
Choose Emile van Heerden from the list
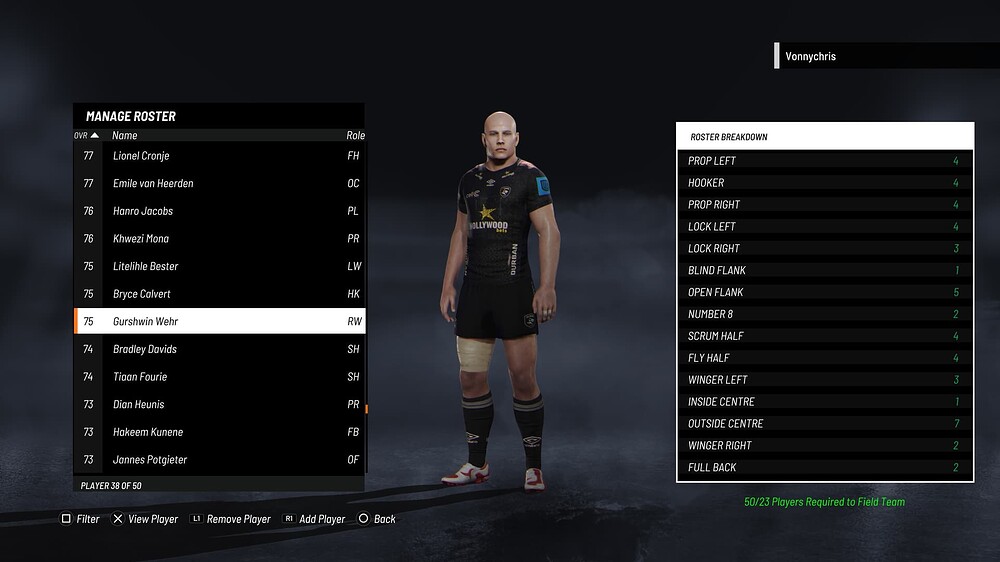pyautogui.click(x=218, y=184)
